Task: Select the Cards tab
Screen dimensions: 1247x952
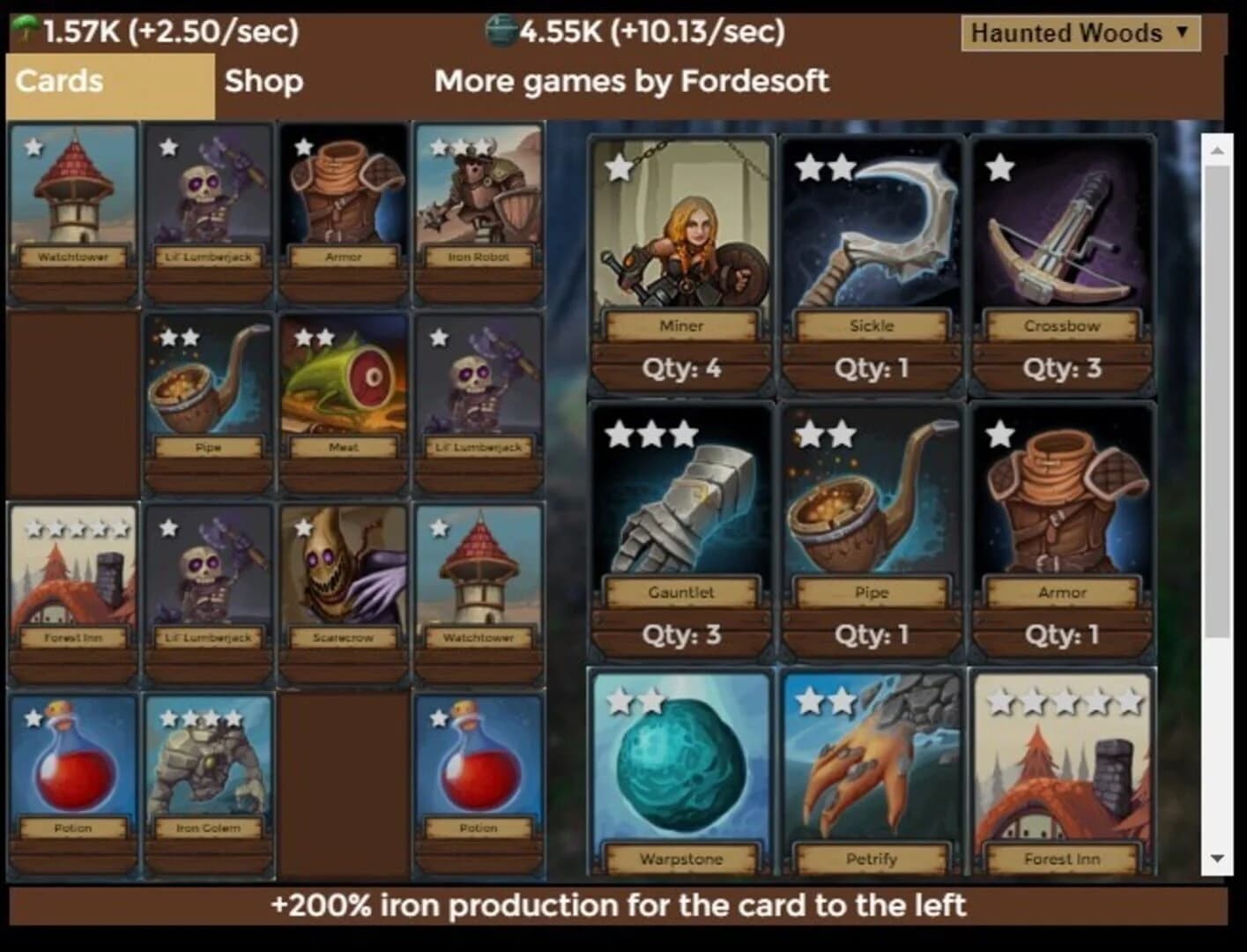Action: (56, 81)
